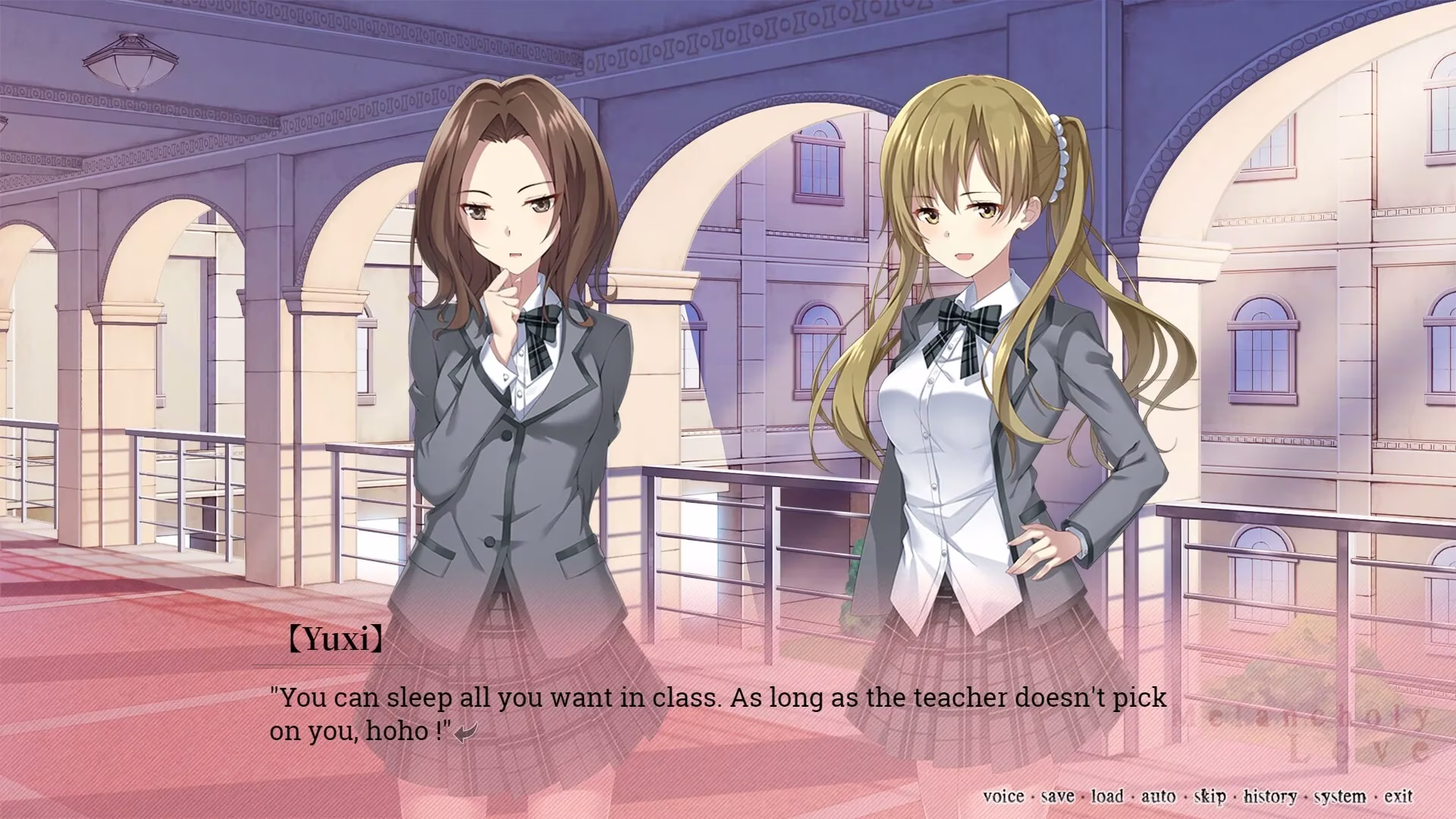Open the save menu
1456x819 pixels.
click(x=1057, y=796)
